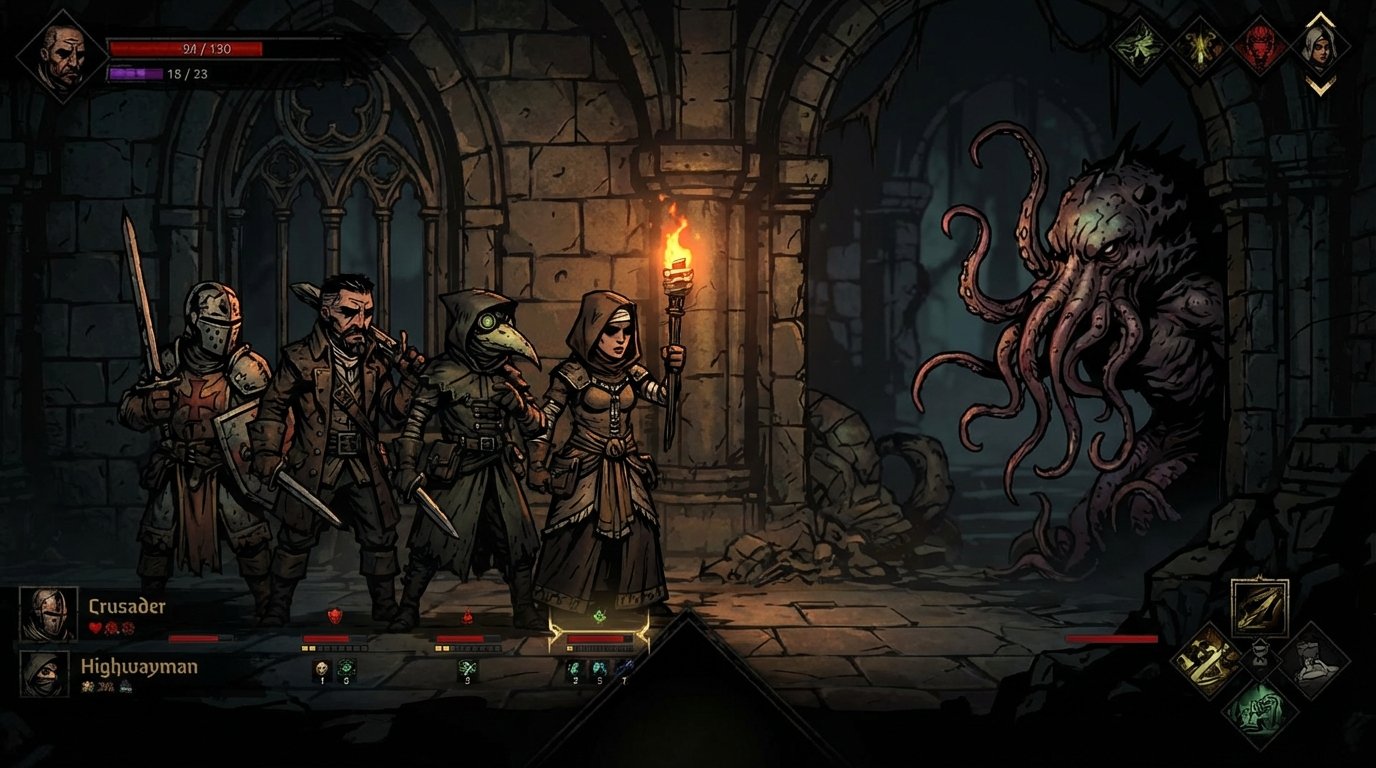The height and width of the screenshot is (768, 1376).
Task: Click the red demon face diamond icon
Action: (x=1260, y=48)
